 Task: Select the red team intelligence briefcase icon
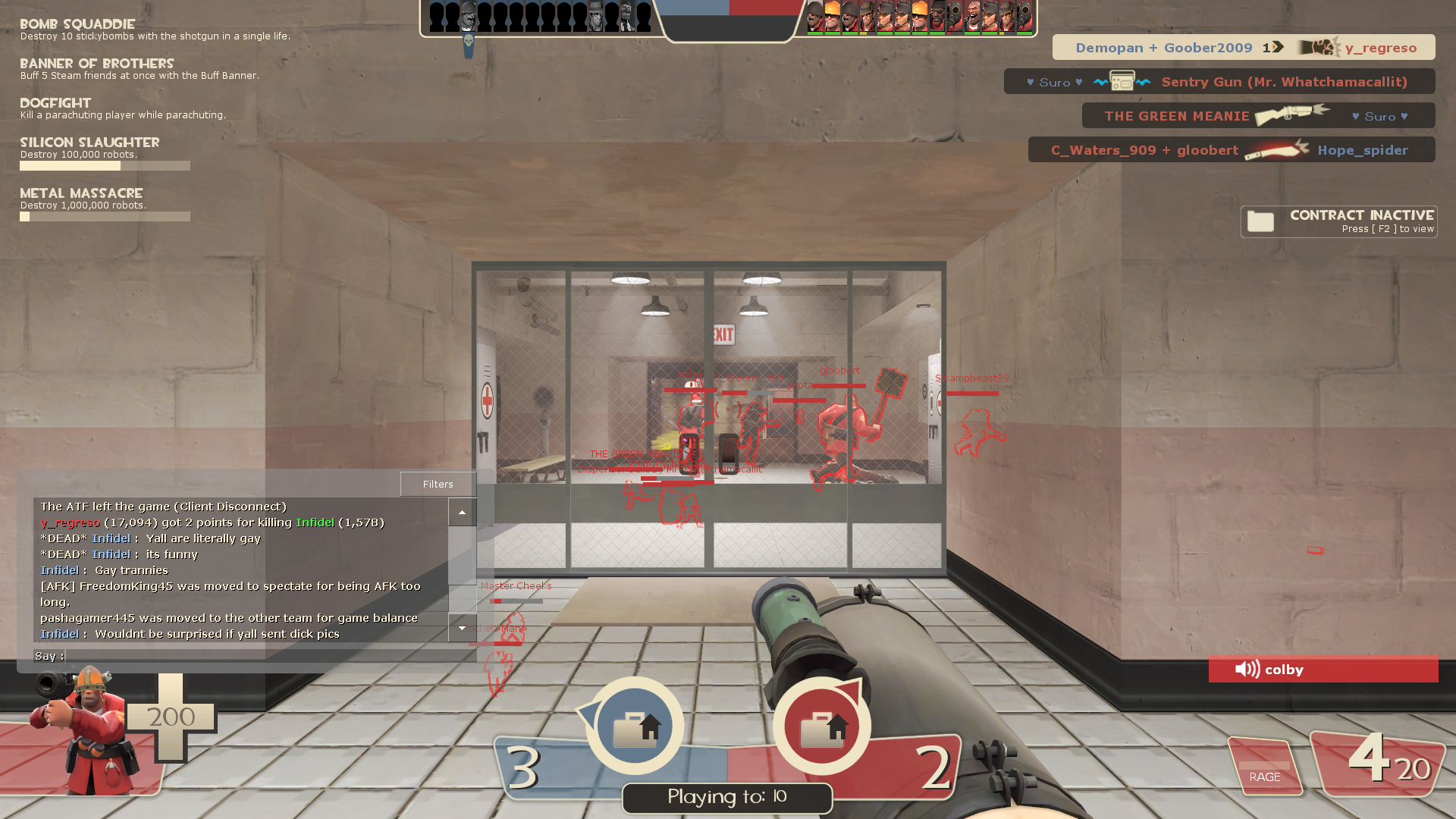point(822,726)
